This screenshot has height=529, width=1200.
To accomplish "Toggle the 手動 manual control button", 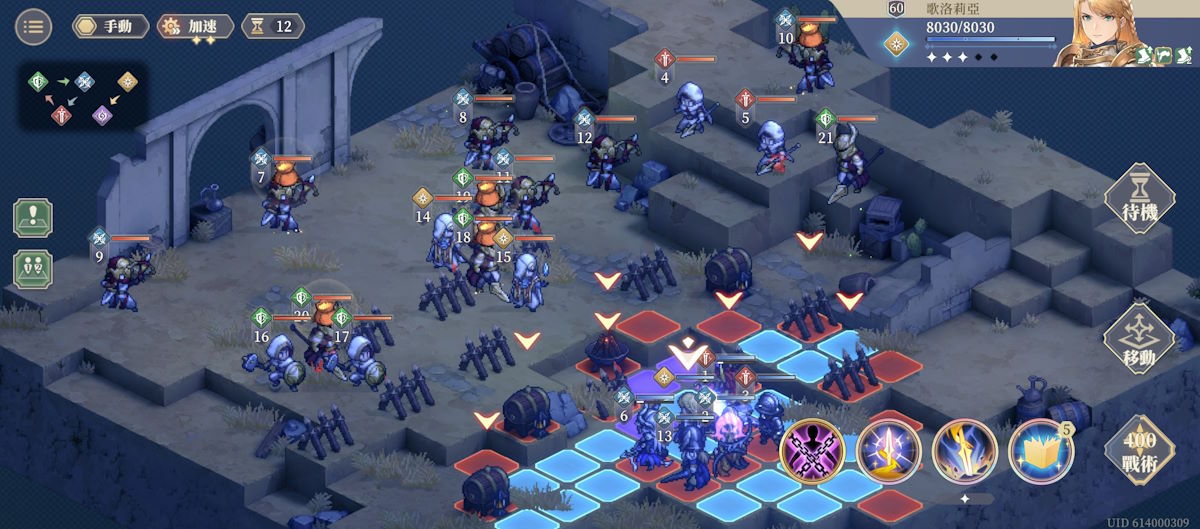I will (110, 27).
